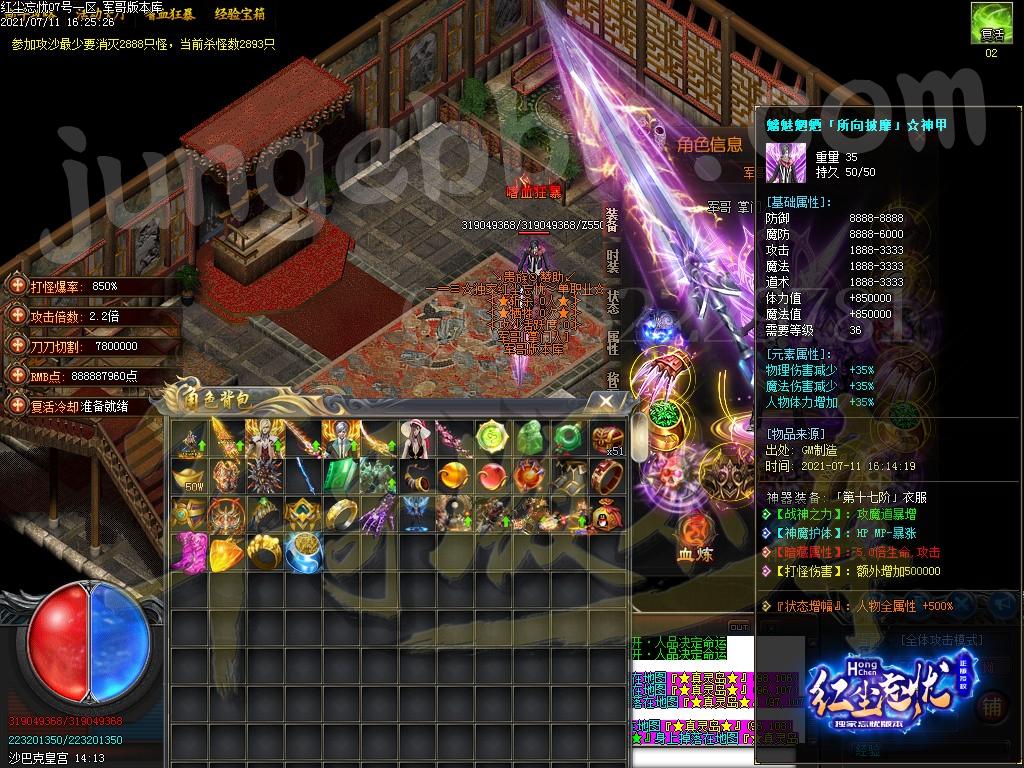Click the 复活 revive icon
Screen dimensions: 1024x768
tap(990, 22)
